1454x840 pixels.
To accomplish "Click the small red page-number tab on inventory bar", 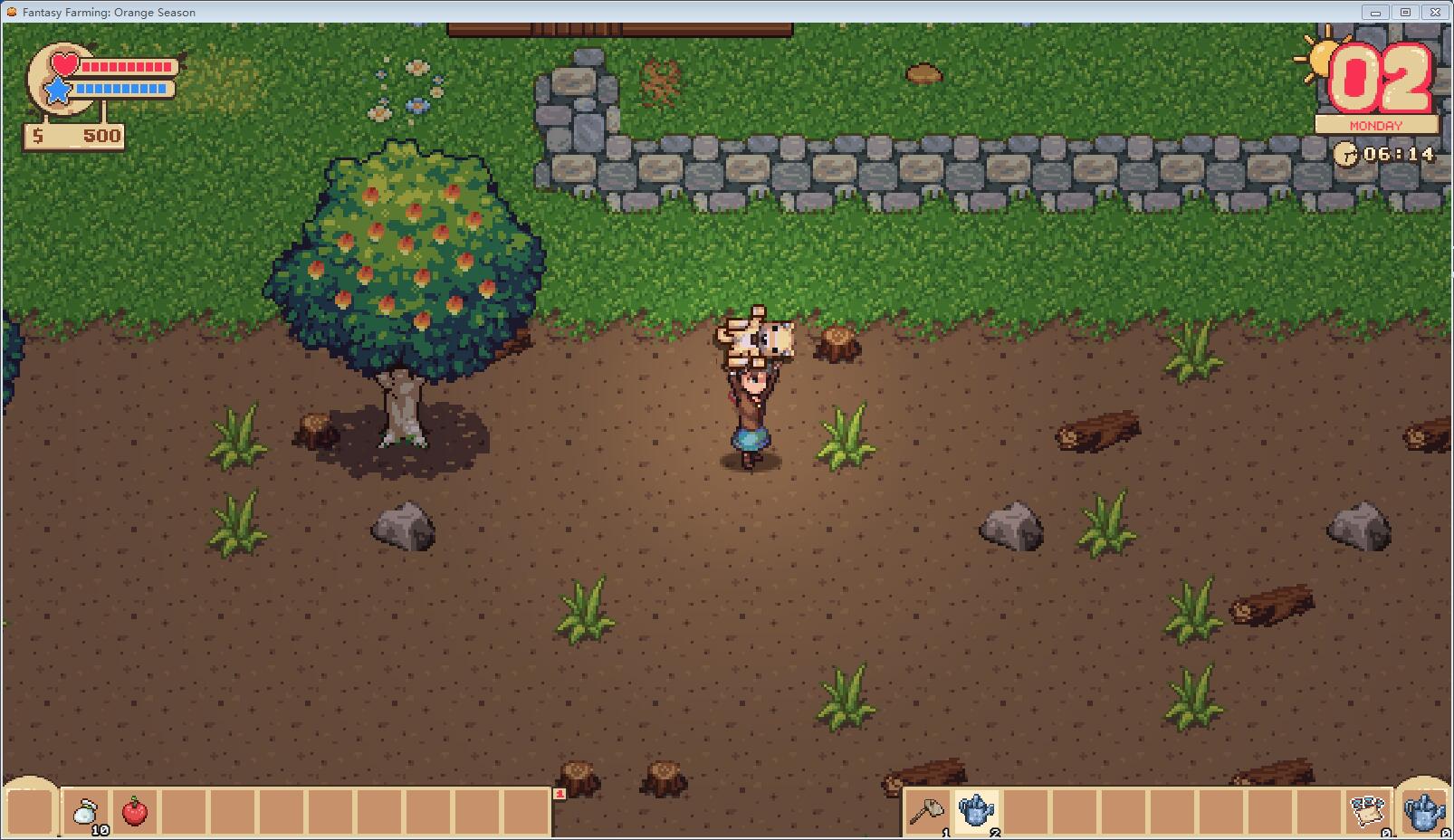I will (560, 794).
